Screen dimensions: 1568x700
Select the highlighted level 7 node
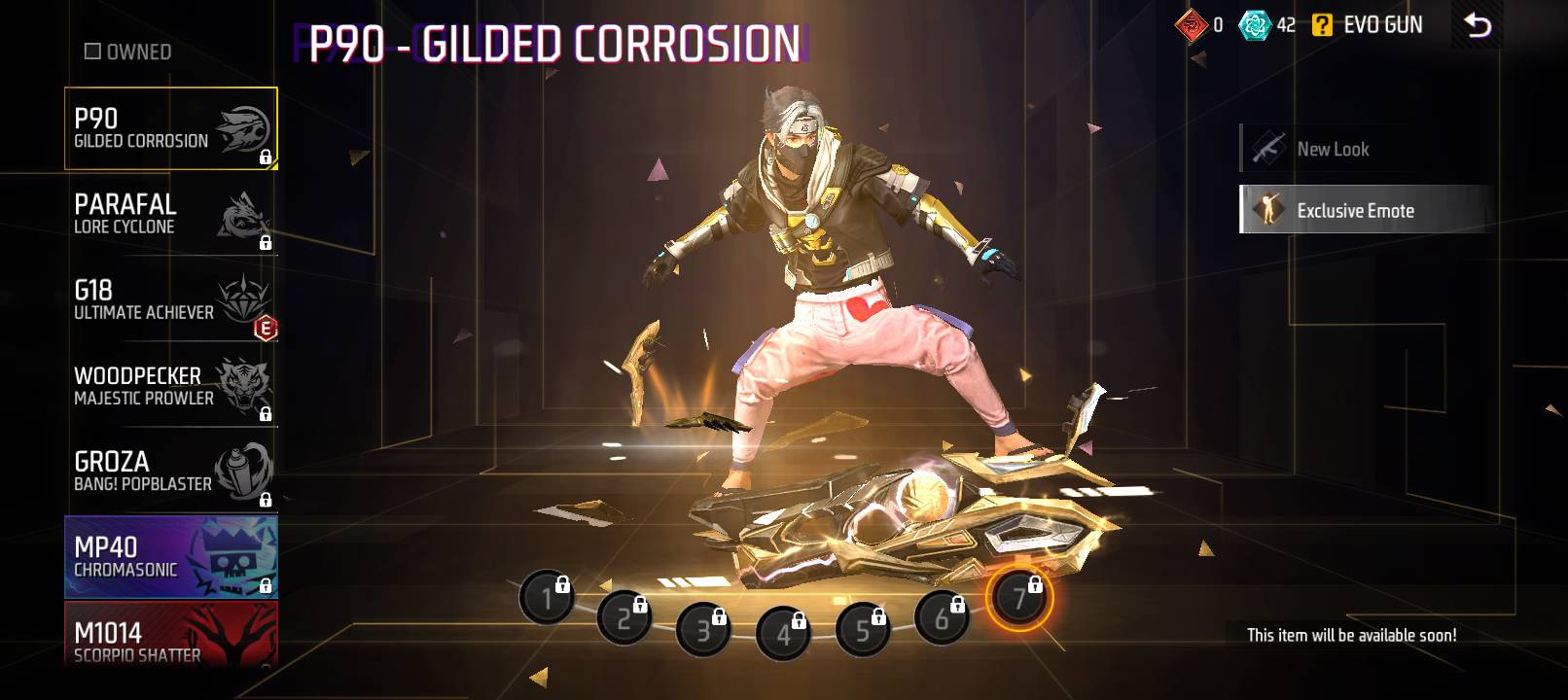[1019, 597]
